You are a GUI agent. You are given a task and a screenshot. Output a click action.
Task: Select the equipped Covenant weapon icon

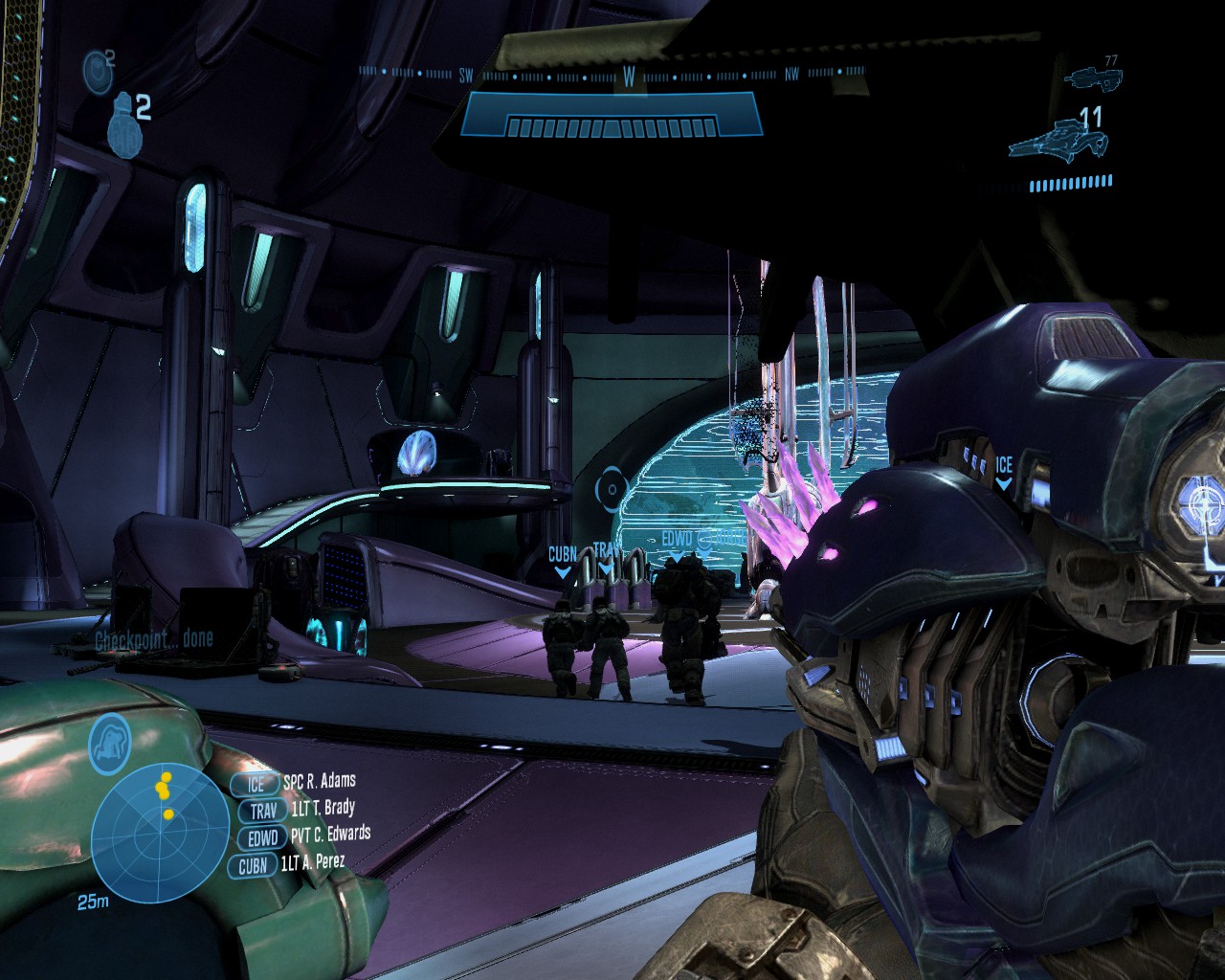[x=1058, y=142]
